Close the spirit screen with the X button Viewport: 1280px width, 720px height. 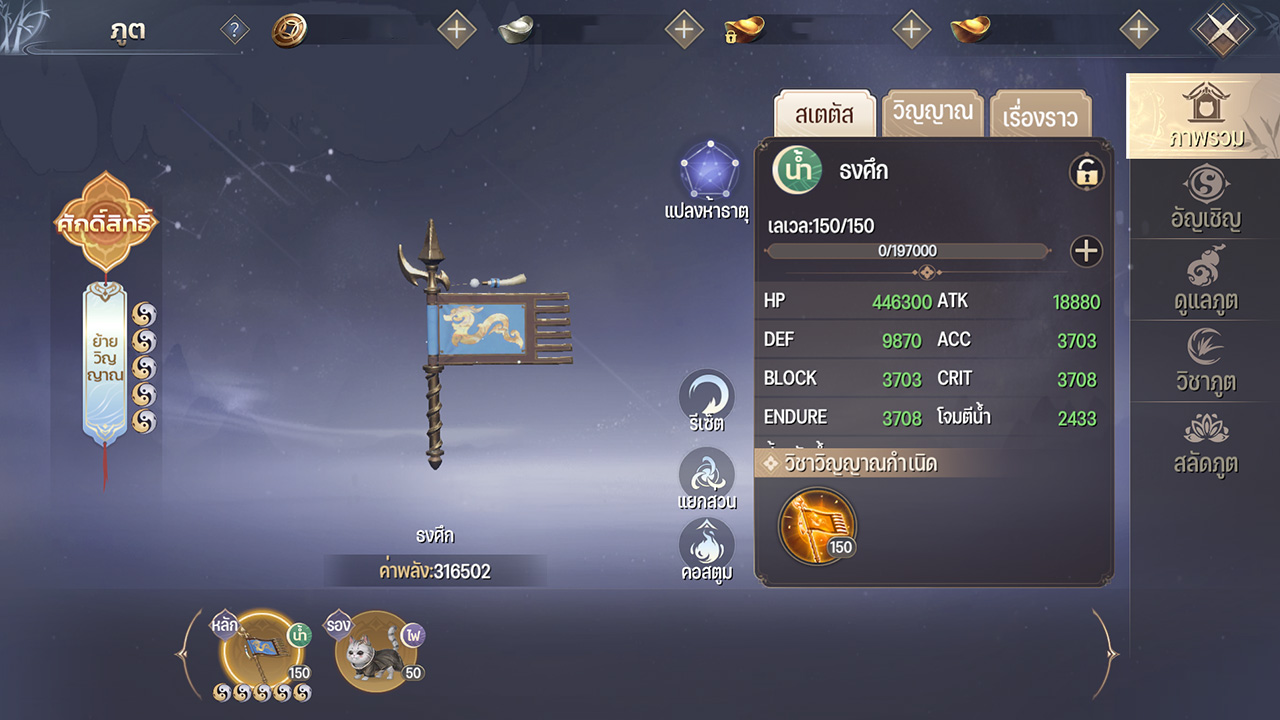1221,30
